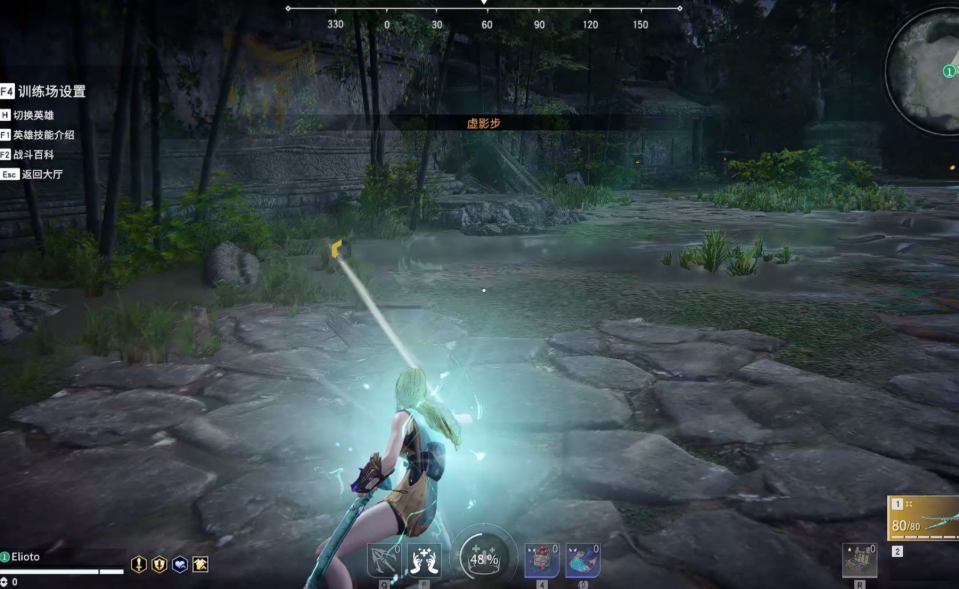Select the armor repair kit slot
The width and height of the screenshot is (959, 589).
coord(859,560)
